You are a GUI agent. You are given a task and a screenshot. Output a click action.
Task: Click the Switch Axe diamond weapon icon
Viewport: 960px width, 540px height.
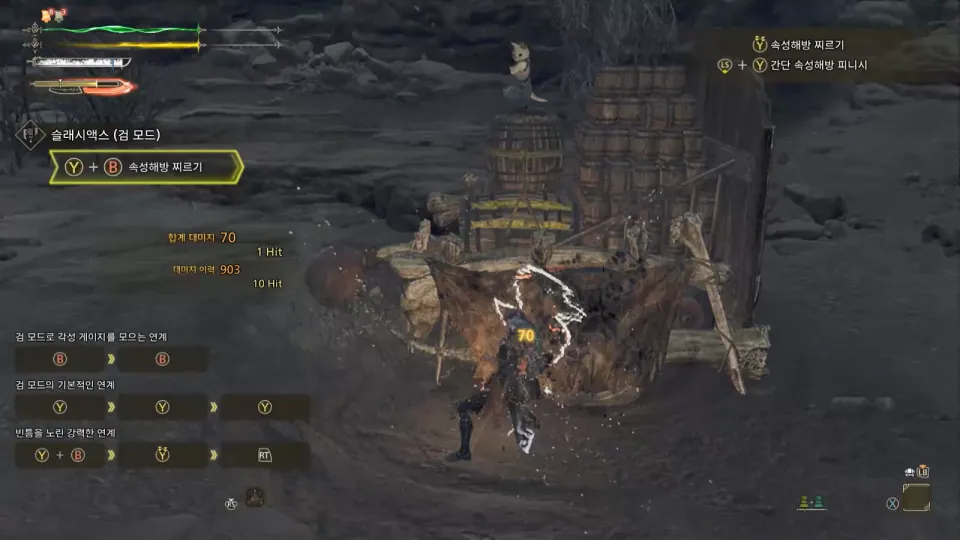tap(29, 136)
